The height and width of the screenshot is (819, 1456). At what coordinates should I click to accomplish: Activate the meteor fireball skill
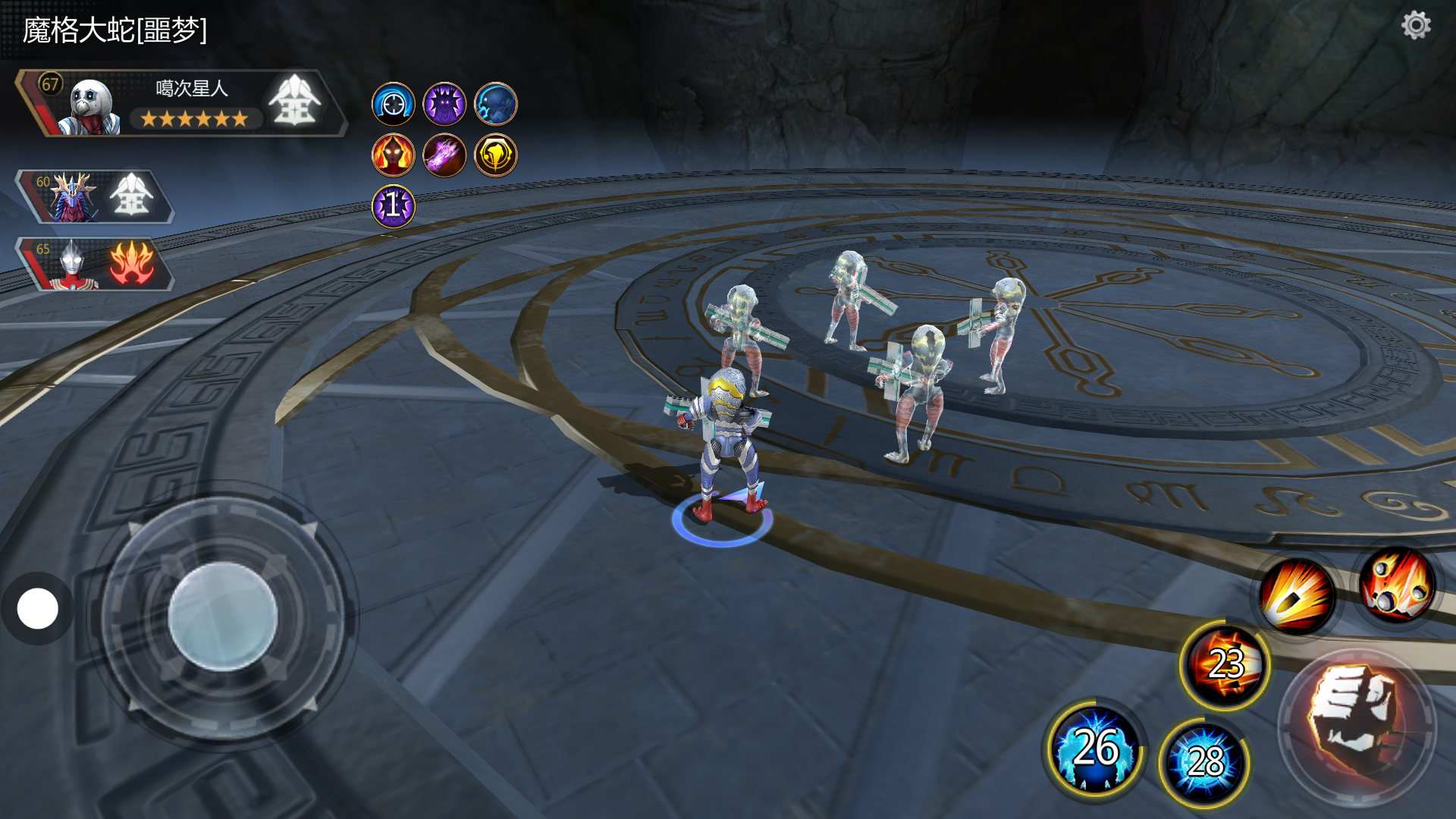coord(1397,585)
